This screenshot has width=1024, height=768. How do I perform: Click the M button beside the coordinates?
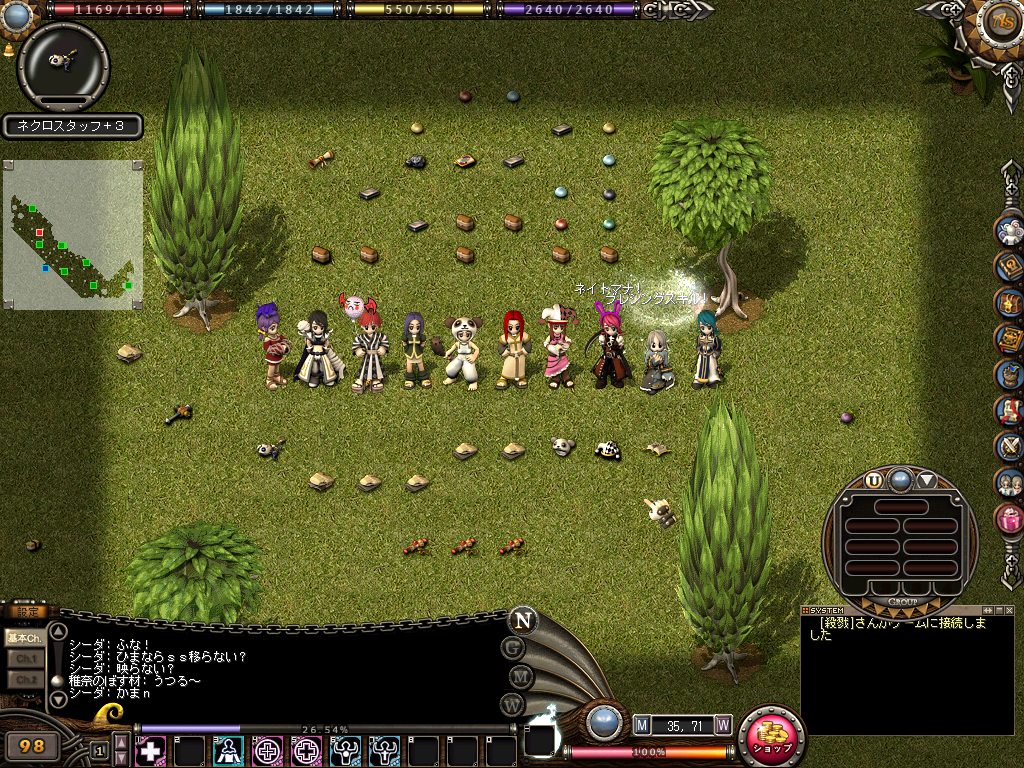tap(642, 724)
